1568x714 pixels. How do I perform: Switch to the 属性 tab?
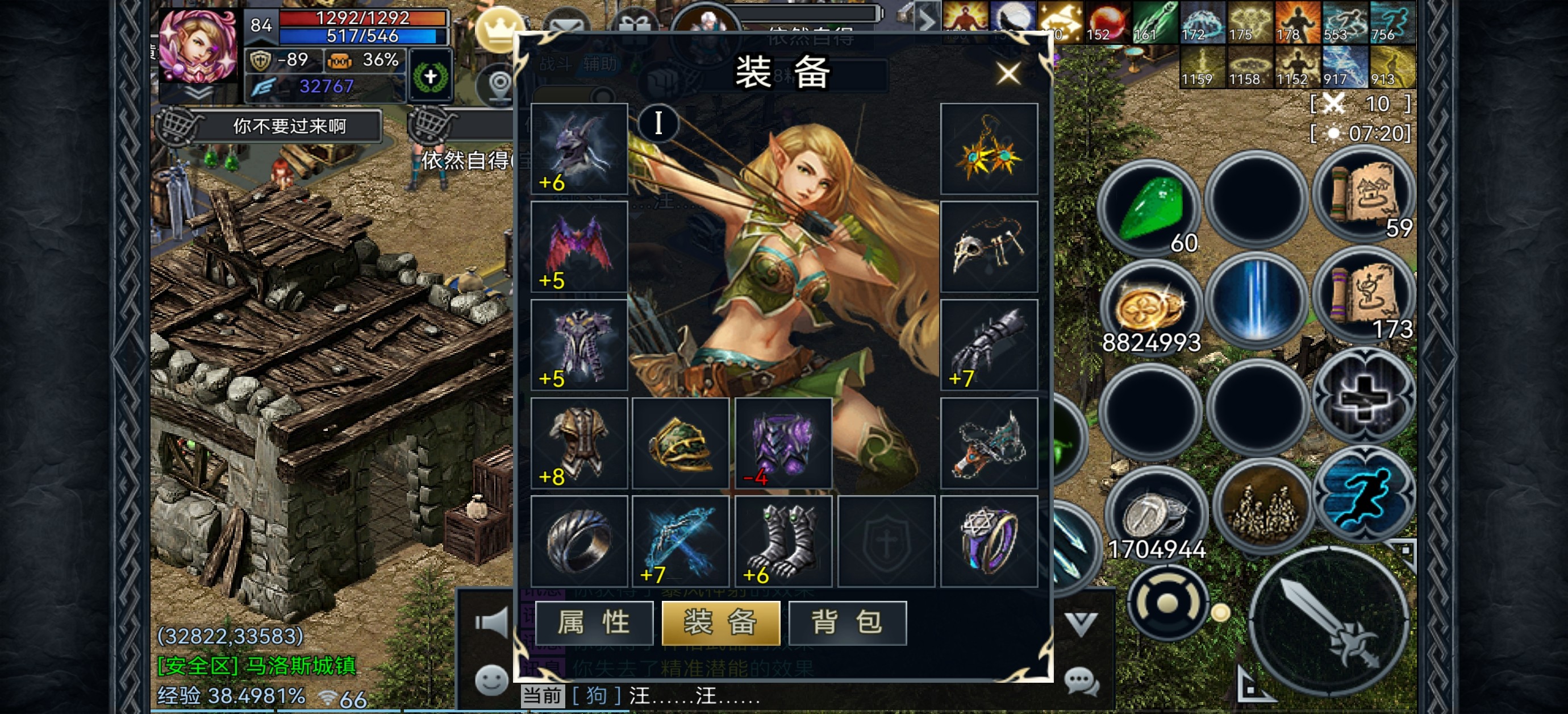pos(594,622)
